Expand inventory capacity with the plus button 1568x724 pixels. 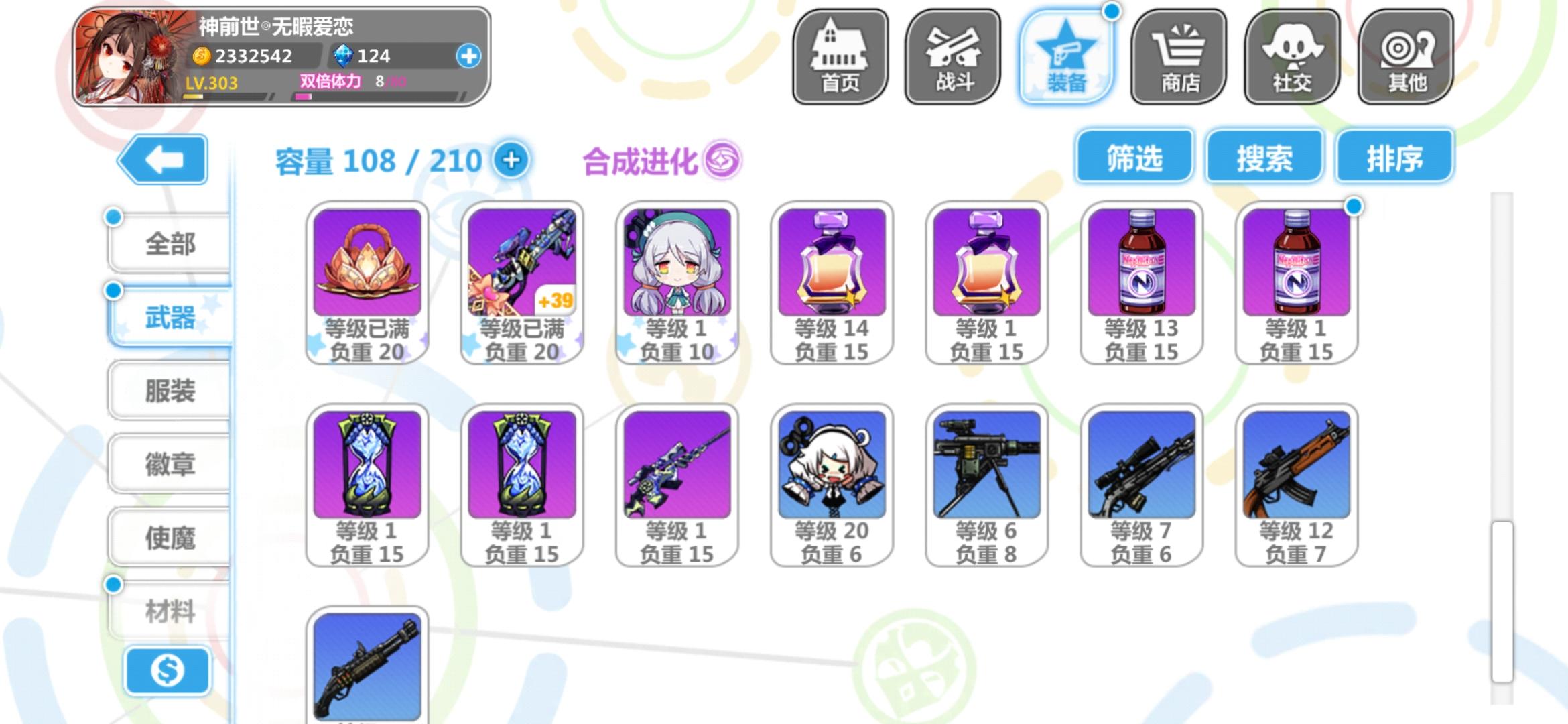(x=513, y=161)
